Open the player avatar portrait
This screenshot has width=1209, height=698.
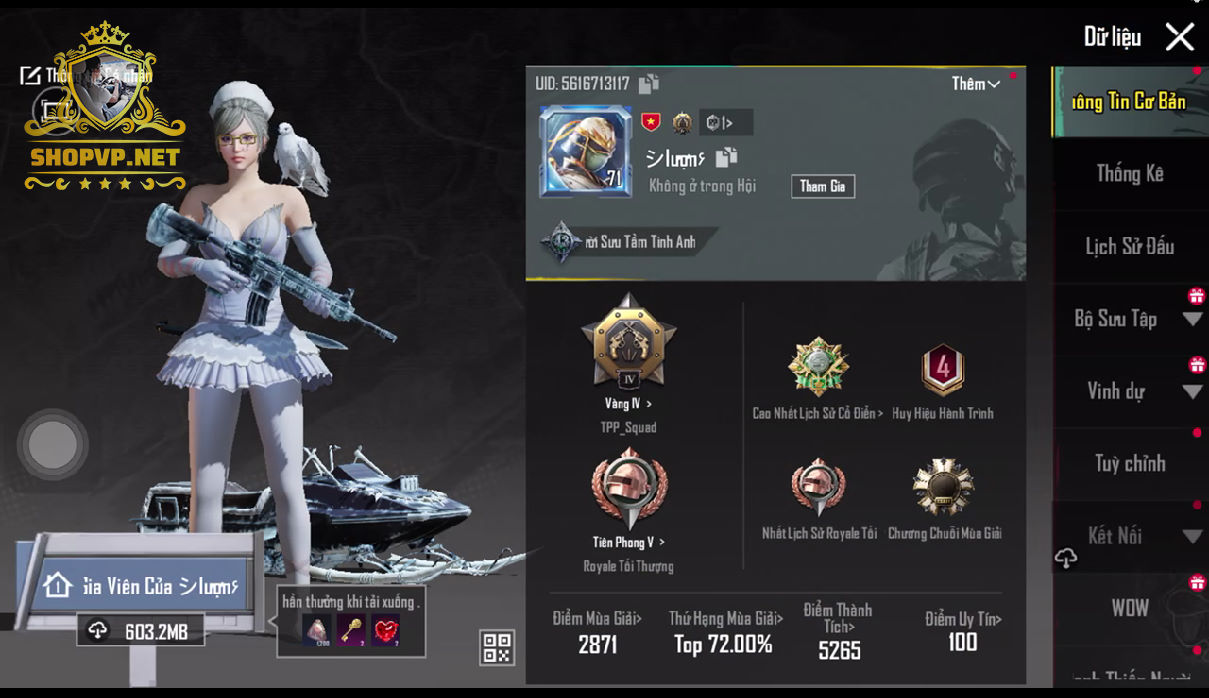point(585,151)
